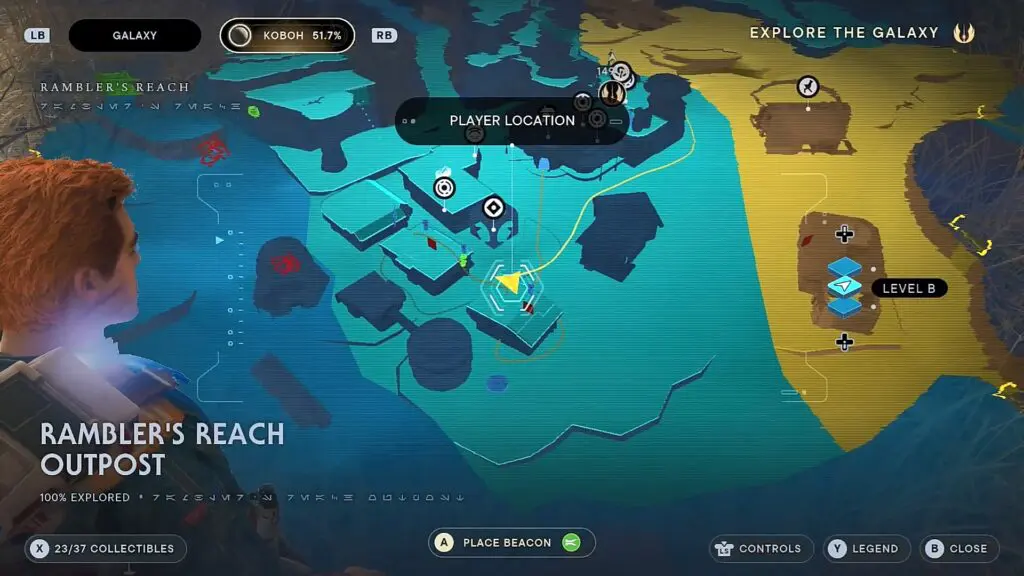1024x576 pixels.
Task: Select the current Level B layer tile
Action: click(x=845, y=287)
